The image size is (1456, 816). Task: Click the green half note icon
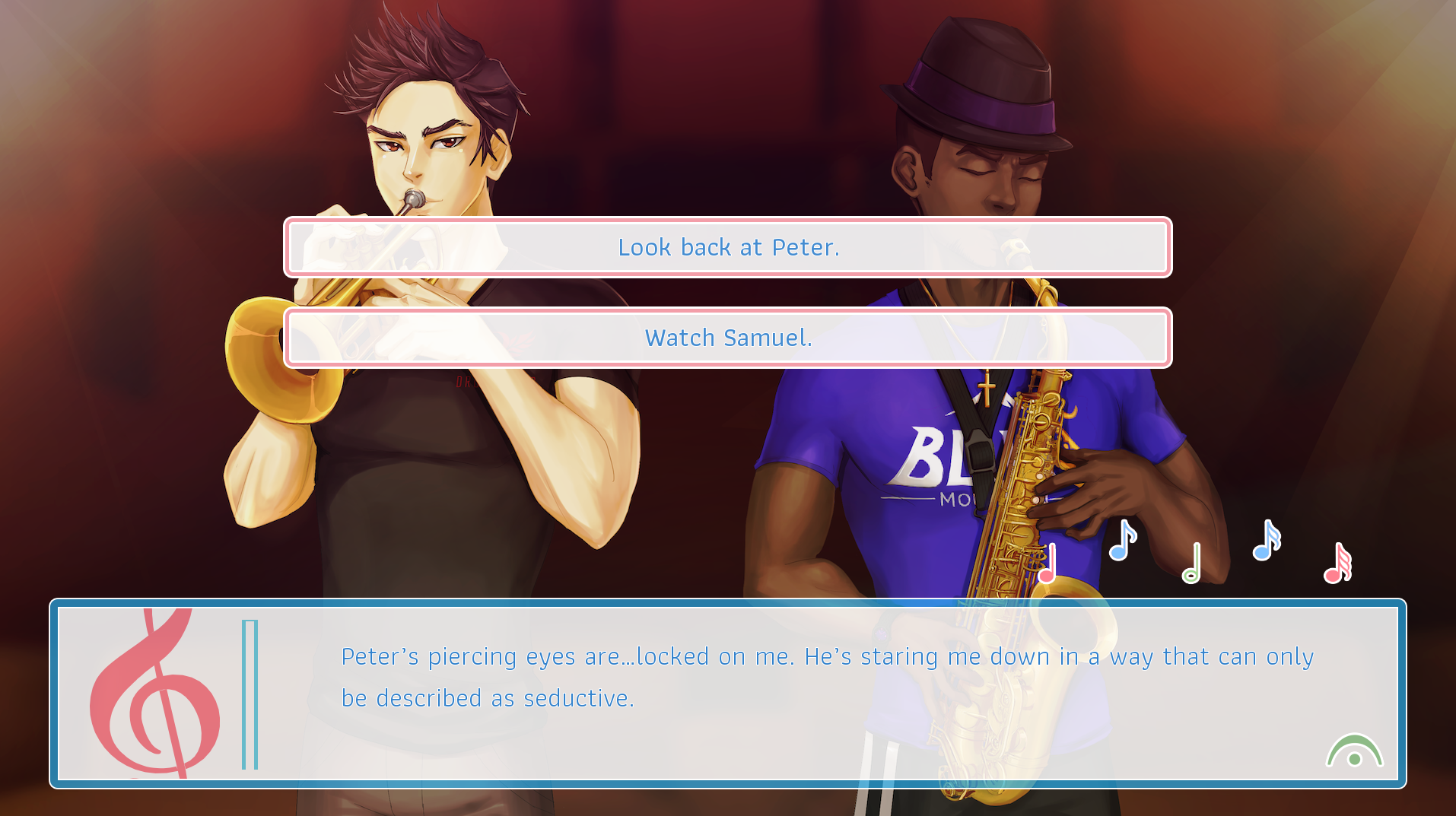[x=1192, y=564]
